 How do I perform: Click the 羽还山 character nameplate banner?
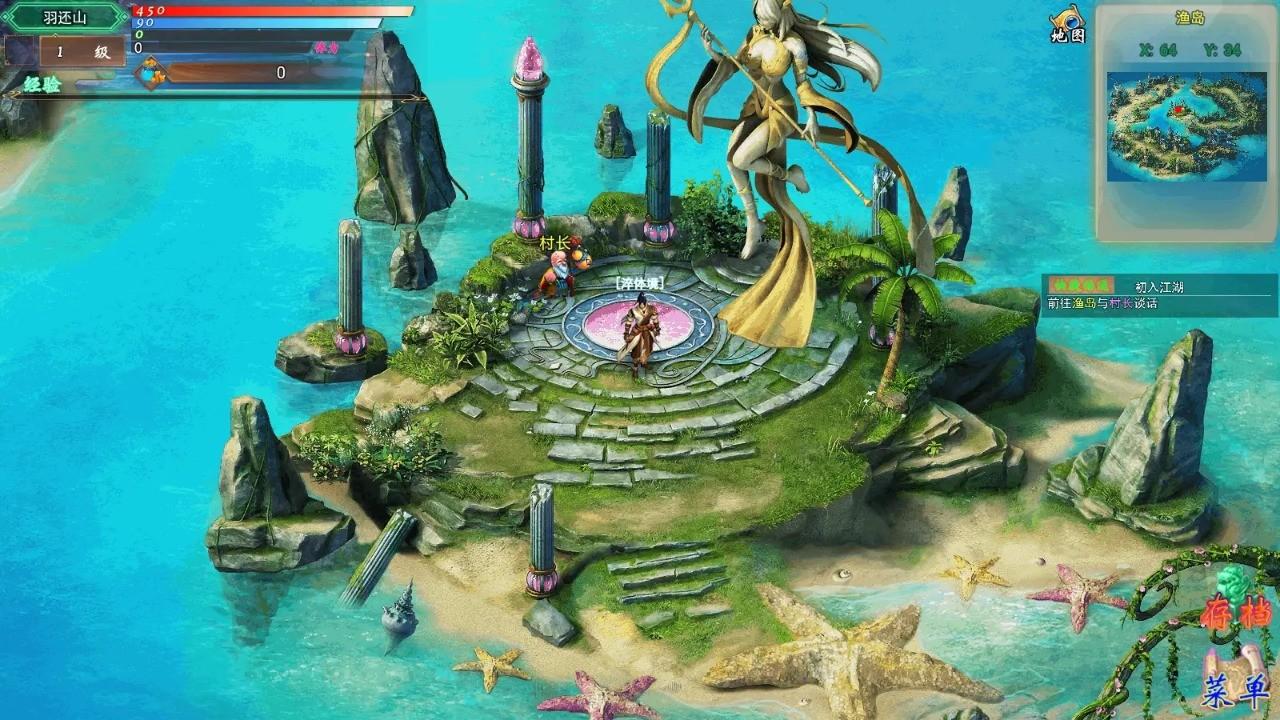[x=64, y=15]
